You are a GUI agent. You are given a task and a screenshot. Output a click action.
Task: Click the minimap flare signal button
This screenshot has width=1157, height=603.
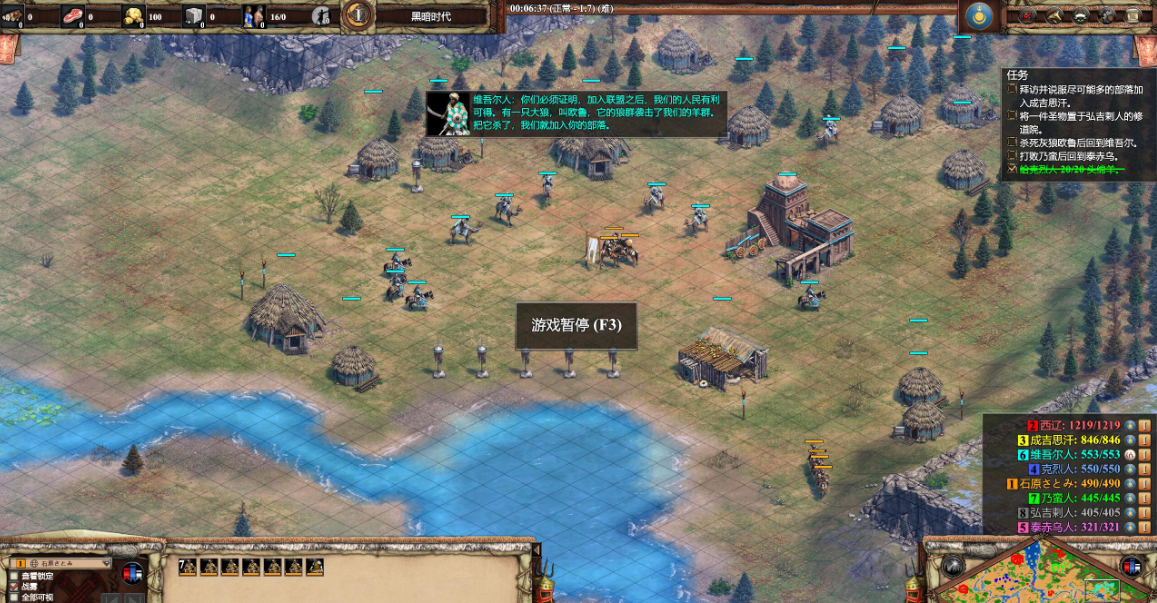click(951, 566)
